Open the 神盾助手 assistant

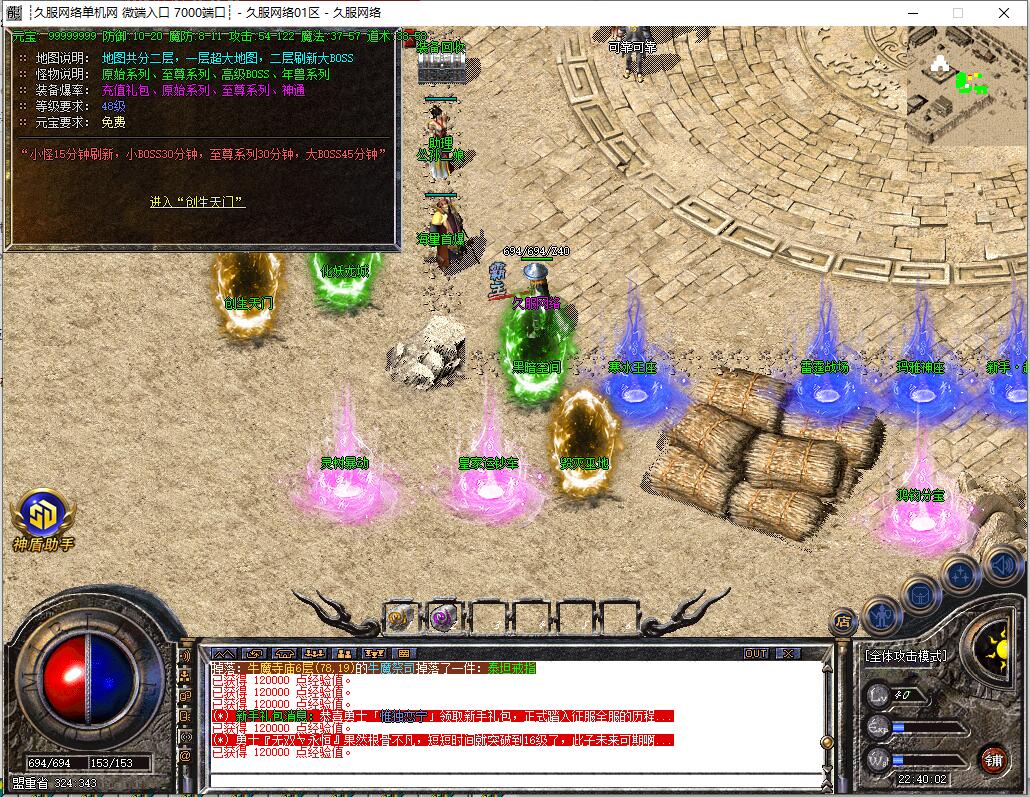coord(43,518)
